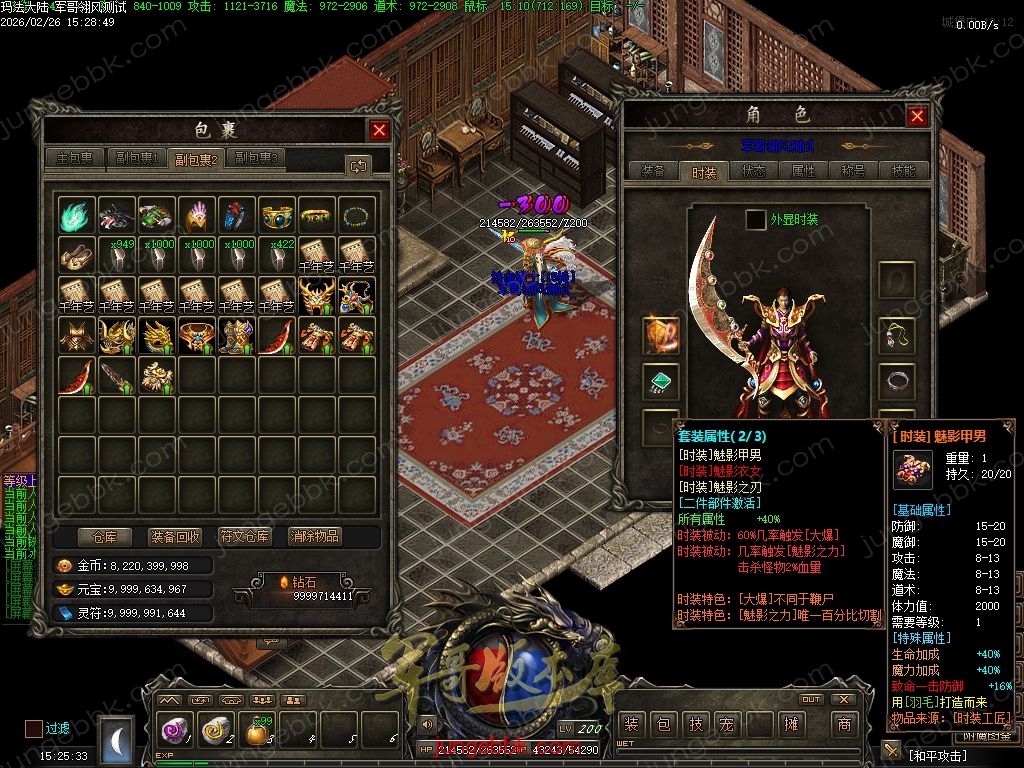Toggle the 外显时装 checkbox
Viewport: 1024px width, 768px height.
coord(756,219)
